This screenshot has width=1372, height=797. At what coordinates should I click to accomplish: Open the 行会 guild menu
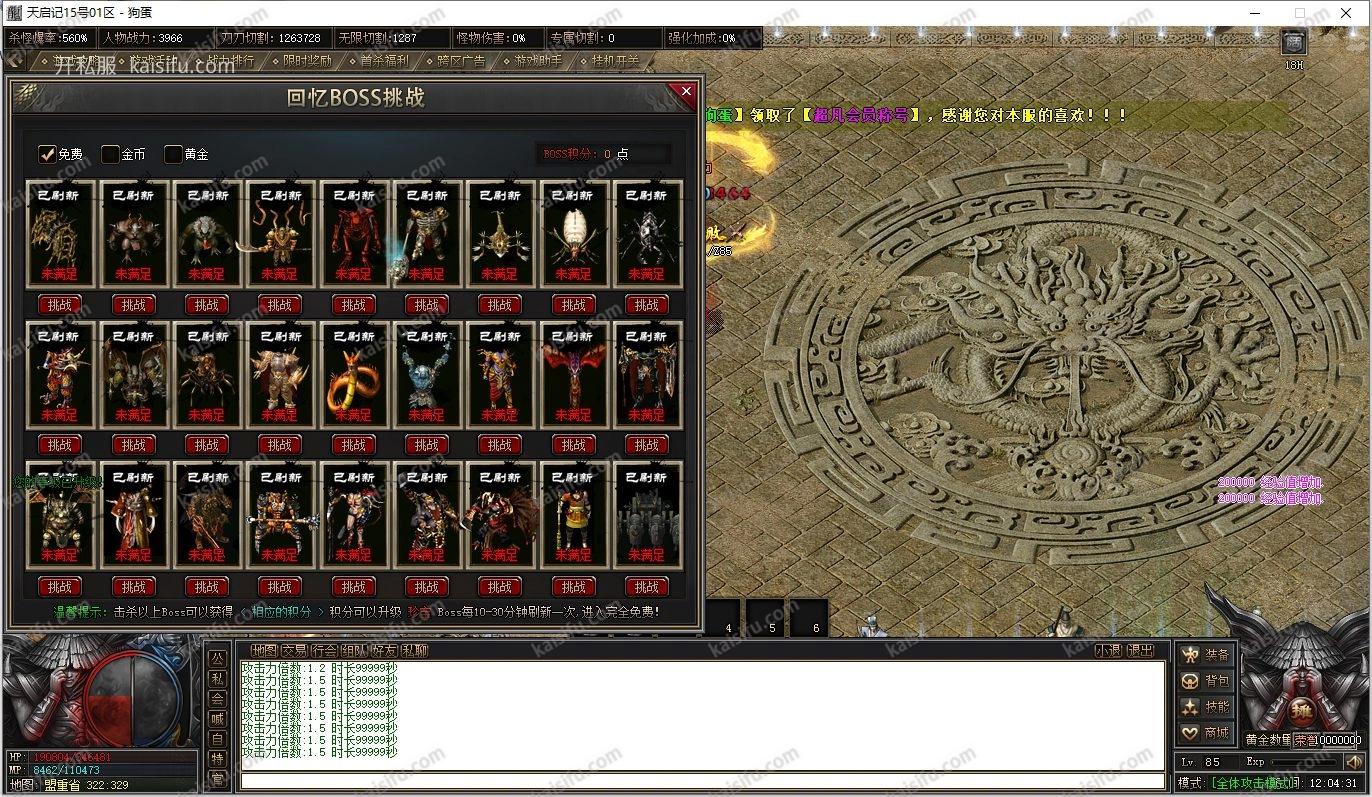click(324, 650)
